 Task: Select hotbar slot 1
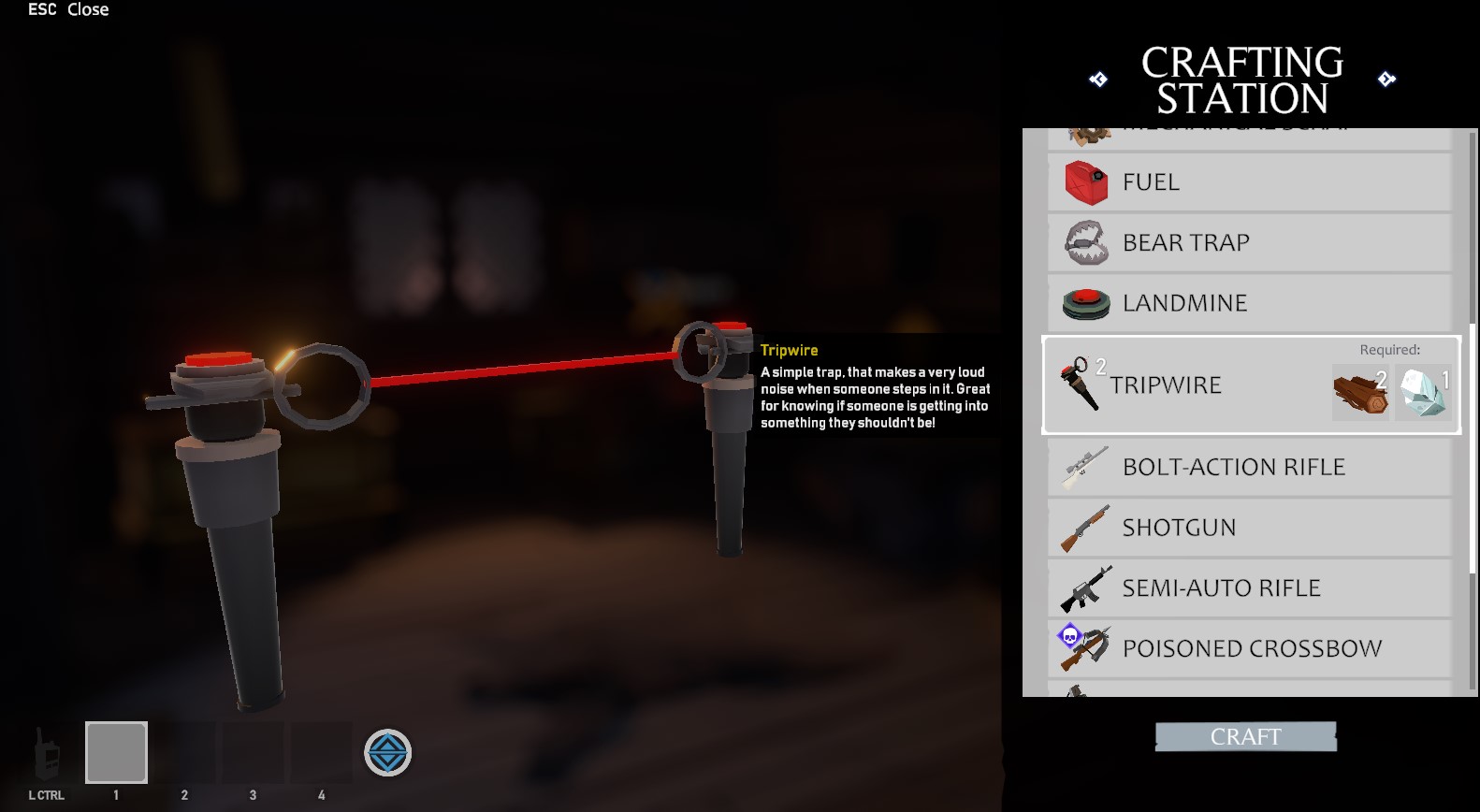(116, 751)
